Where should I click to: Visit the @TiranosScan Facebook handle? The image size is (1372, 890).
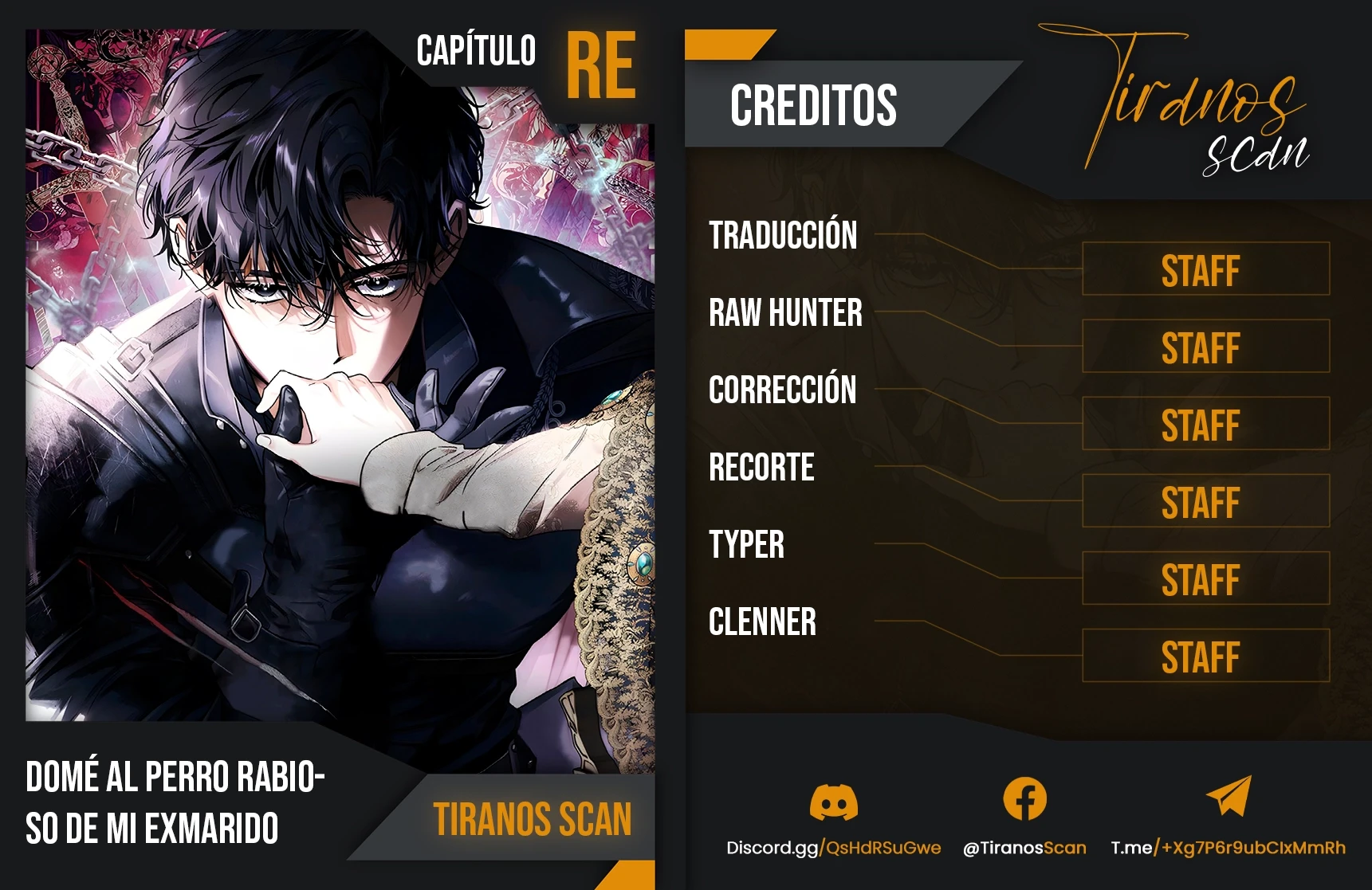(1024, 848)
